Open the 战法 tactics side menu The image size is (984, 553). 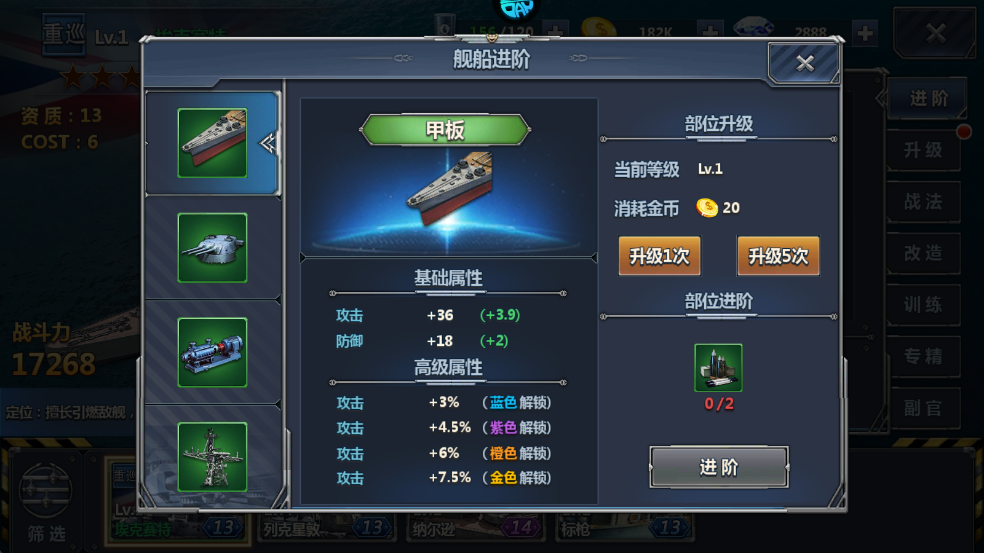coord(923,202)
